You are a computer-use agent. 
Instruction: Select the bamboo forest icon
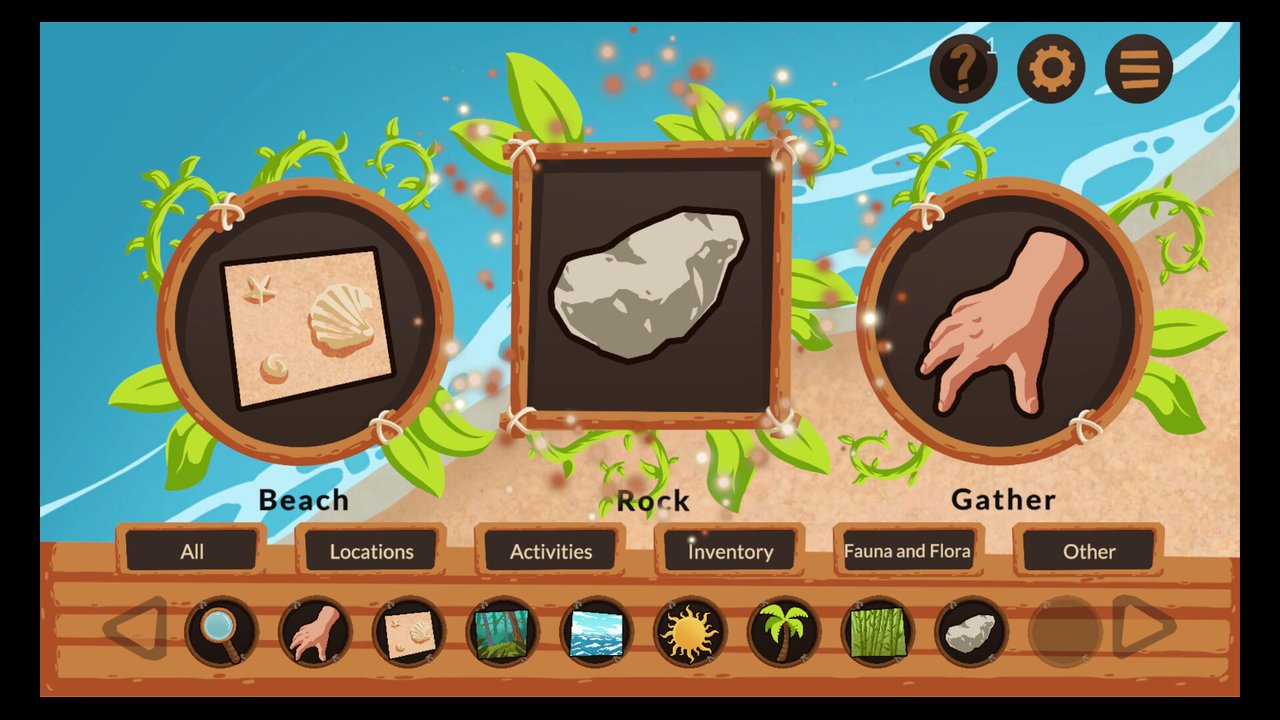tap(878, 632)
